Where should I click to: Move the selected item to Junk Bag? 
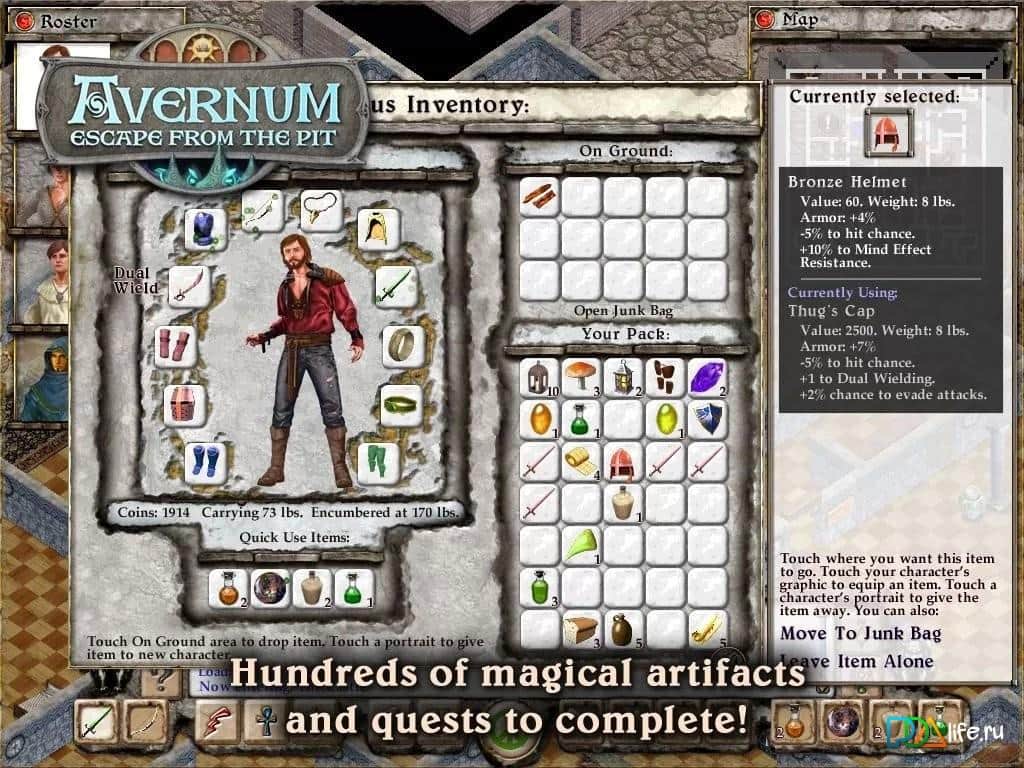point(860,633)
